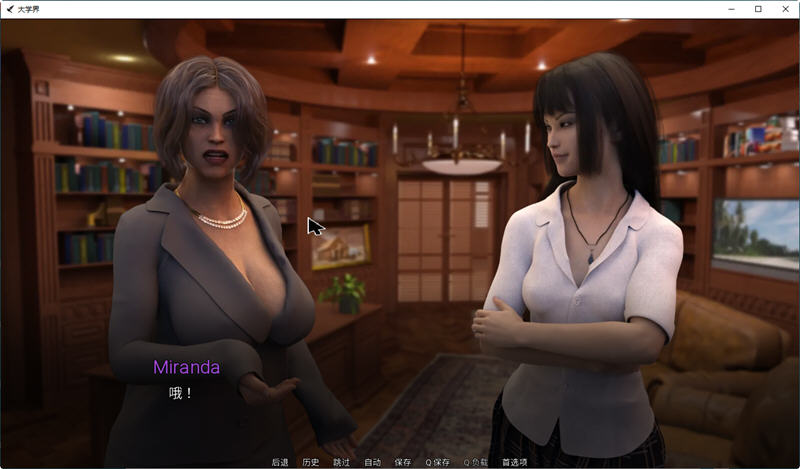Select Q负载 (Quick Load)
This screenshot has height=469, width=800.
tap(474, 462)
